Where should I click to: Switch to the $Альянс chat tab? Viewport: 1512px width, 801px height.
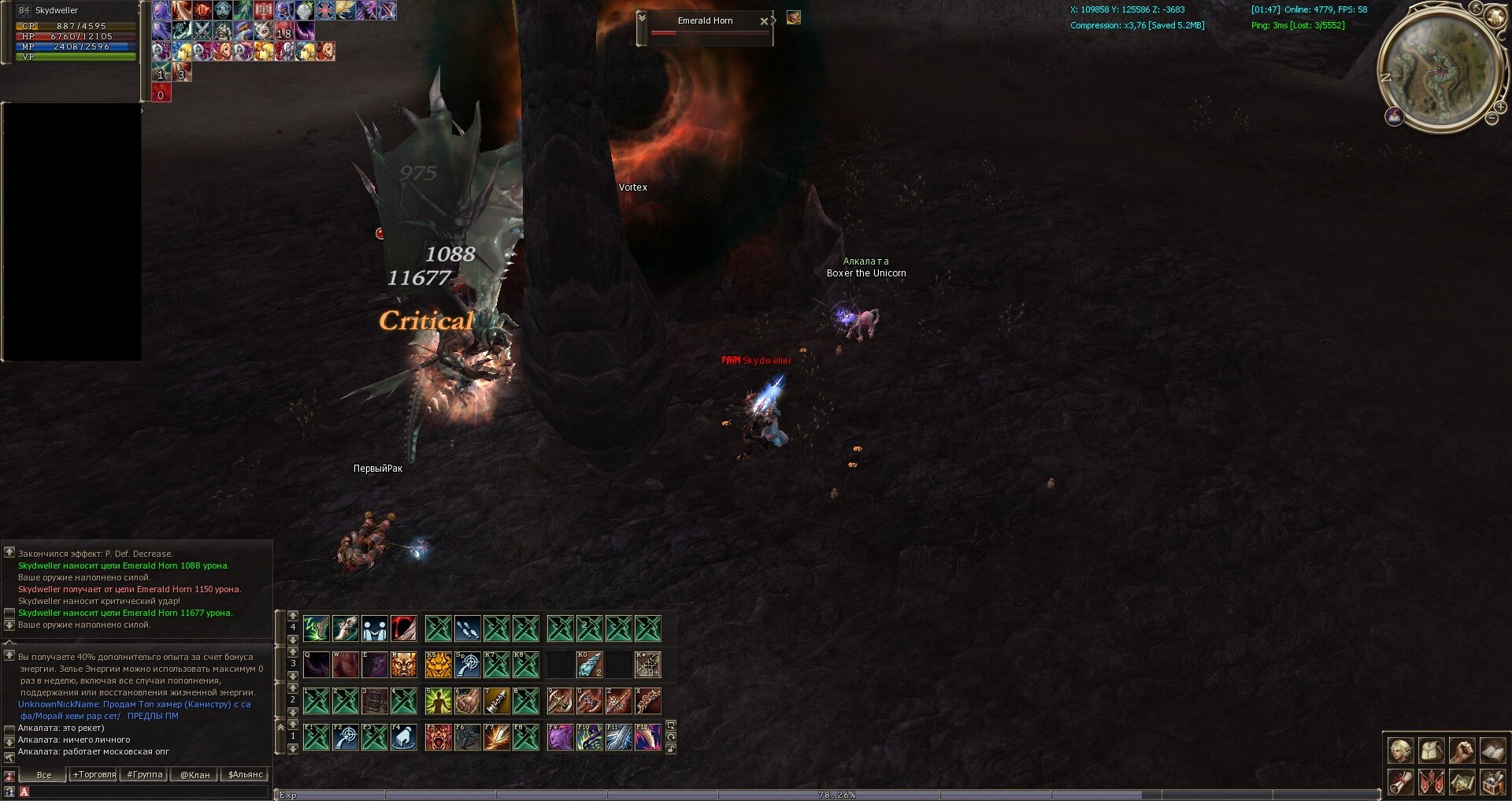[245, 774]
